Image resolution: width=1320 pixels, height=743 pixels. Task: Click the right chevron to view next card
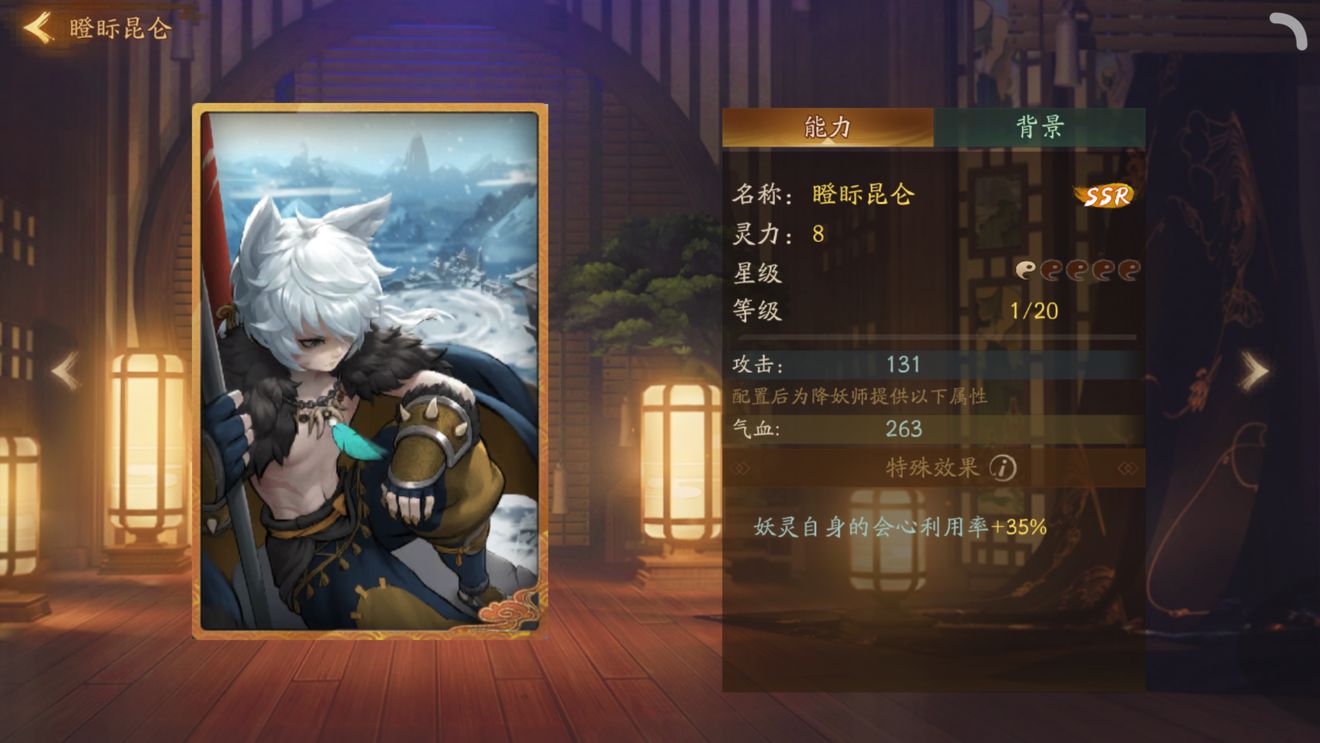pyautogui.click(x=1253, y=369)
